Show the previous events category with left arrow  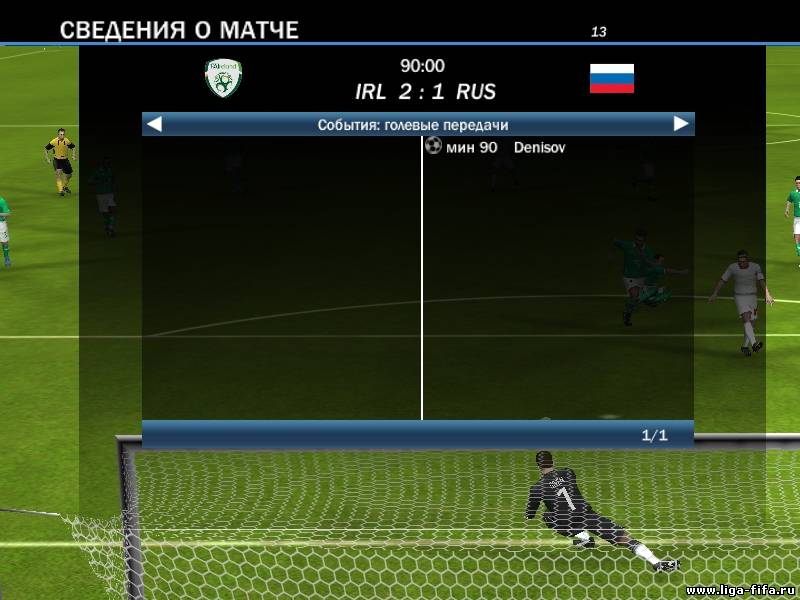[154, 124]
